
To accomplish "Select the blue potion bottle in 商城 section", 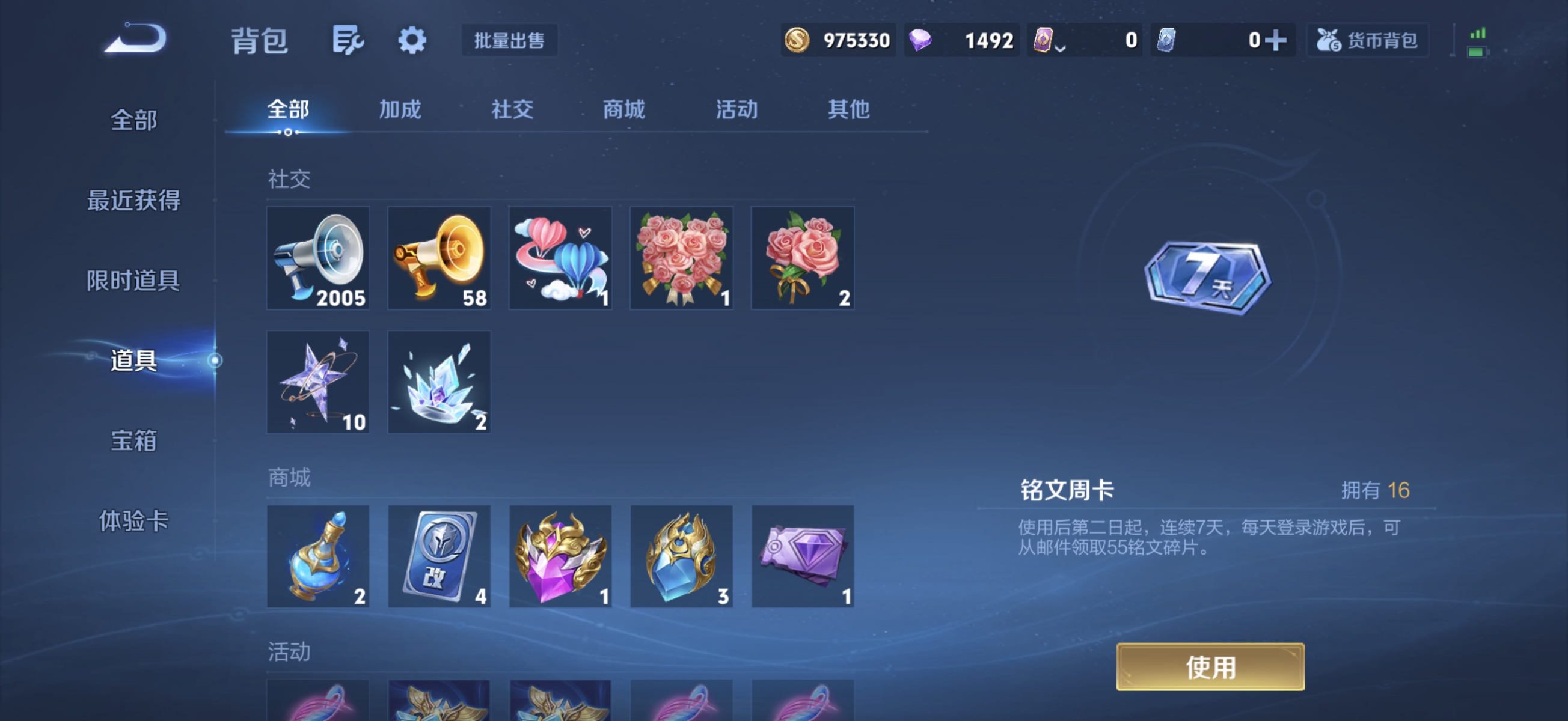I will tap(317, 557).
